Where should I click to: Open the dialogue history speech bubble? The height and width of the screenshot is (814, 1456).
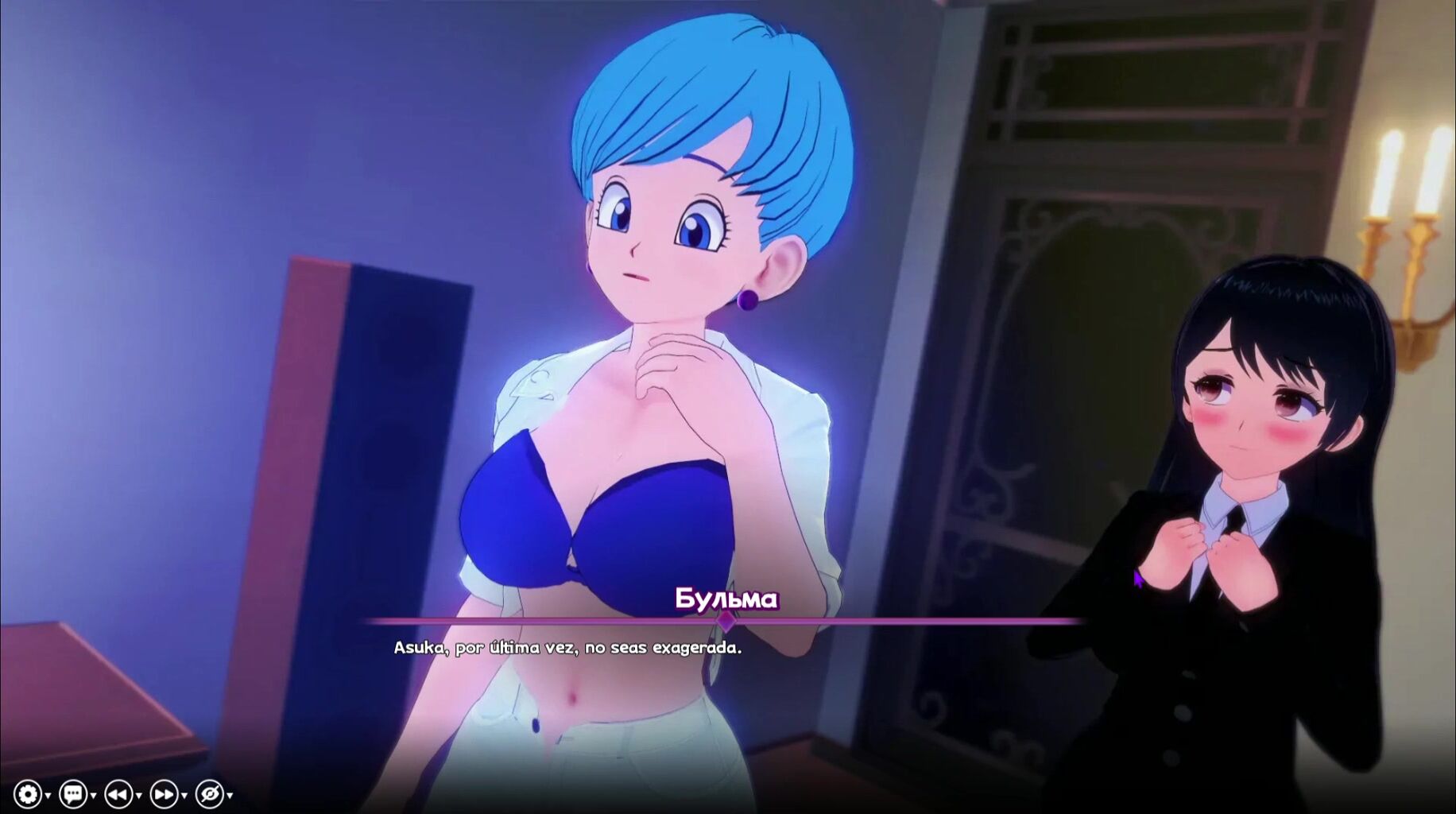(x=73, y=793)
